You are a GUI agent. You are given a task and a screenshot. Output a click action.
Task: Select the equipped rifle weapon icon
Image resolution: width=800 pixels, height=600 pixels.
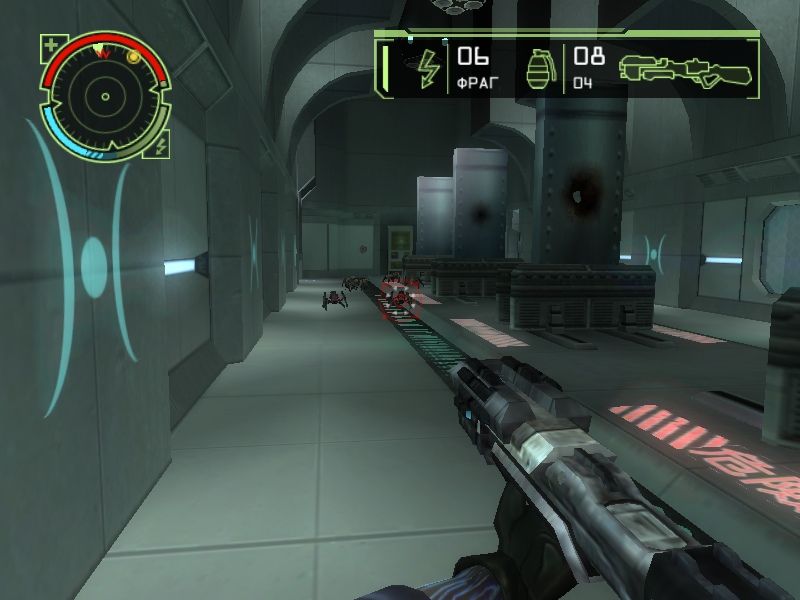pos(685,68)
